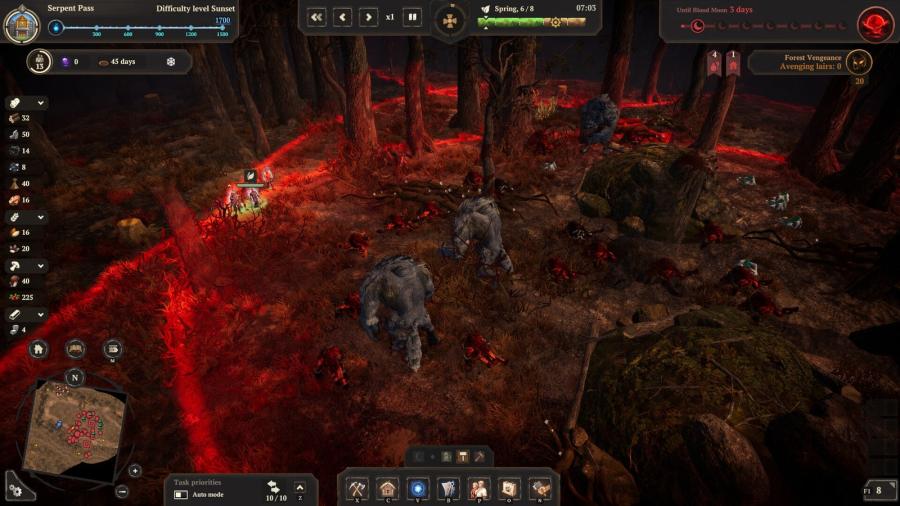Screen dimensions: 900x506
Task: Toggle Auto mode for task priorities
Action: point(181,495)
